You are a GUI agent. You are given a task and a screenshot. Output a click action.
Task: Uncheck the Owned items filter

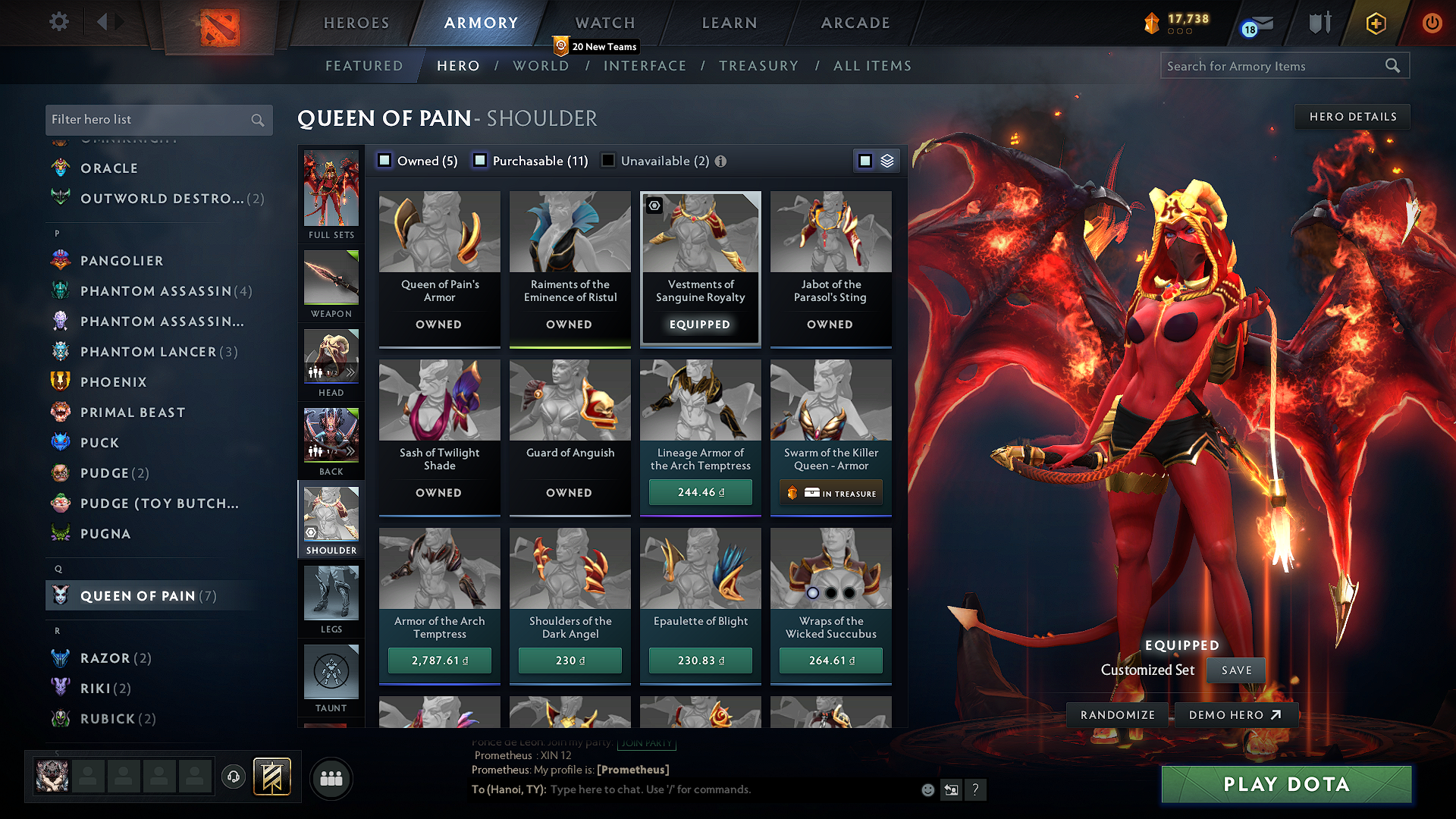(x=385, y=160)
